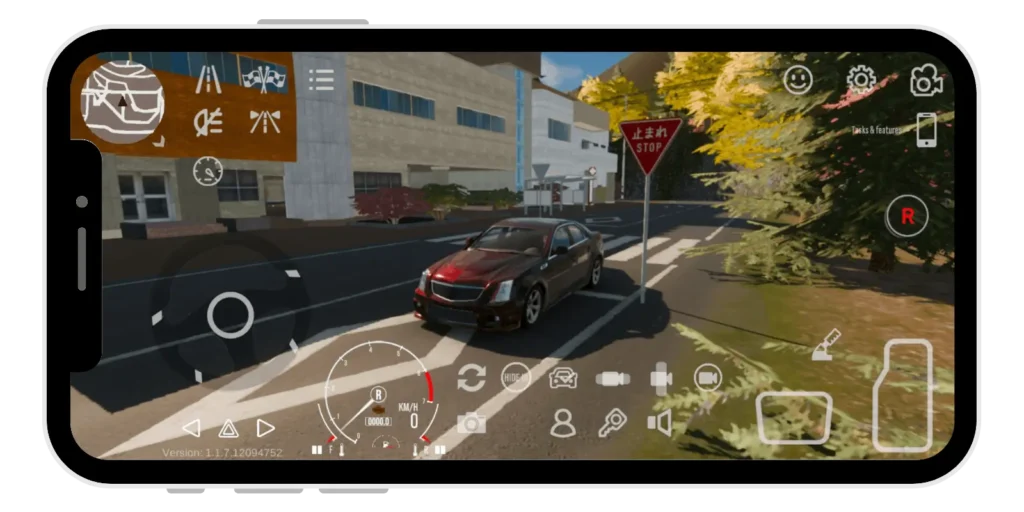Tap the checkered race flags icon
The height and width of the screenshot is (512, 1024).
(x=265, y=79)
